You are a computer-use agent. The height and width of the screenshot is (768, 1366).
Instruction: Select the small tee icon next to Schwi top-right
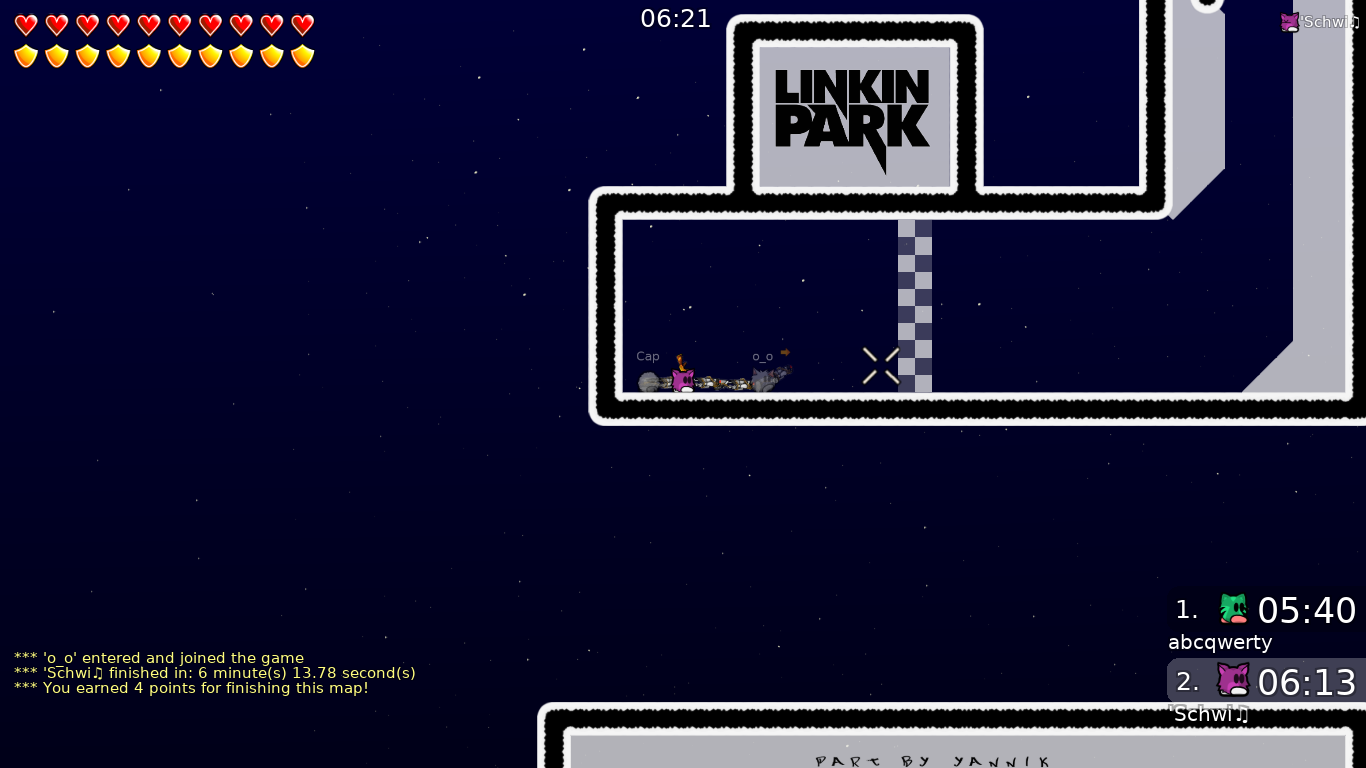coord(1289,21)
